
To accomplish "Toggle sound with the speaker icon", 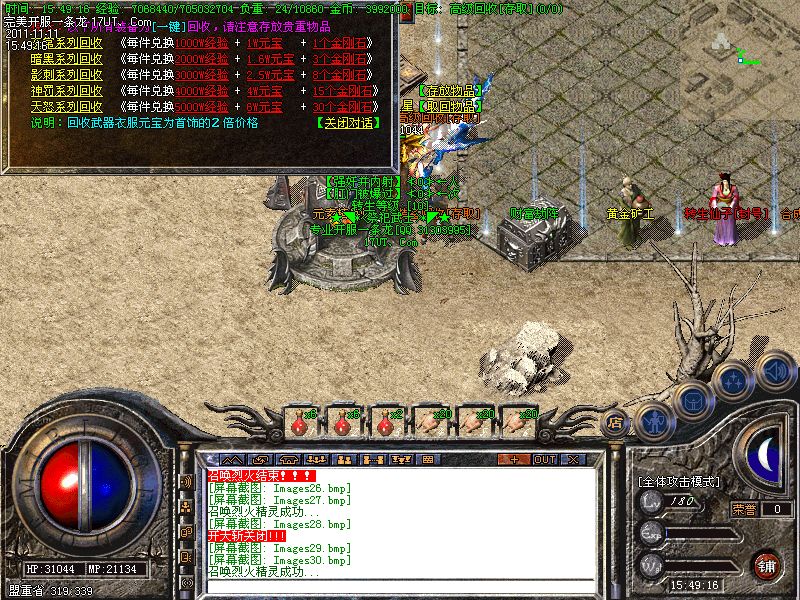I will tap(773, 372).
